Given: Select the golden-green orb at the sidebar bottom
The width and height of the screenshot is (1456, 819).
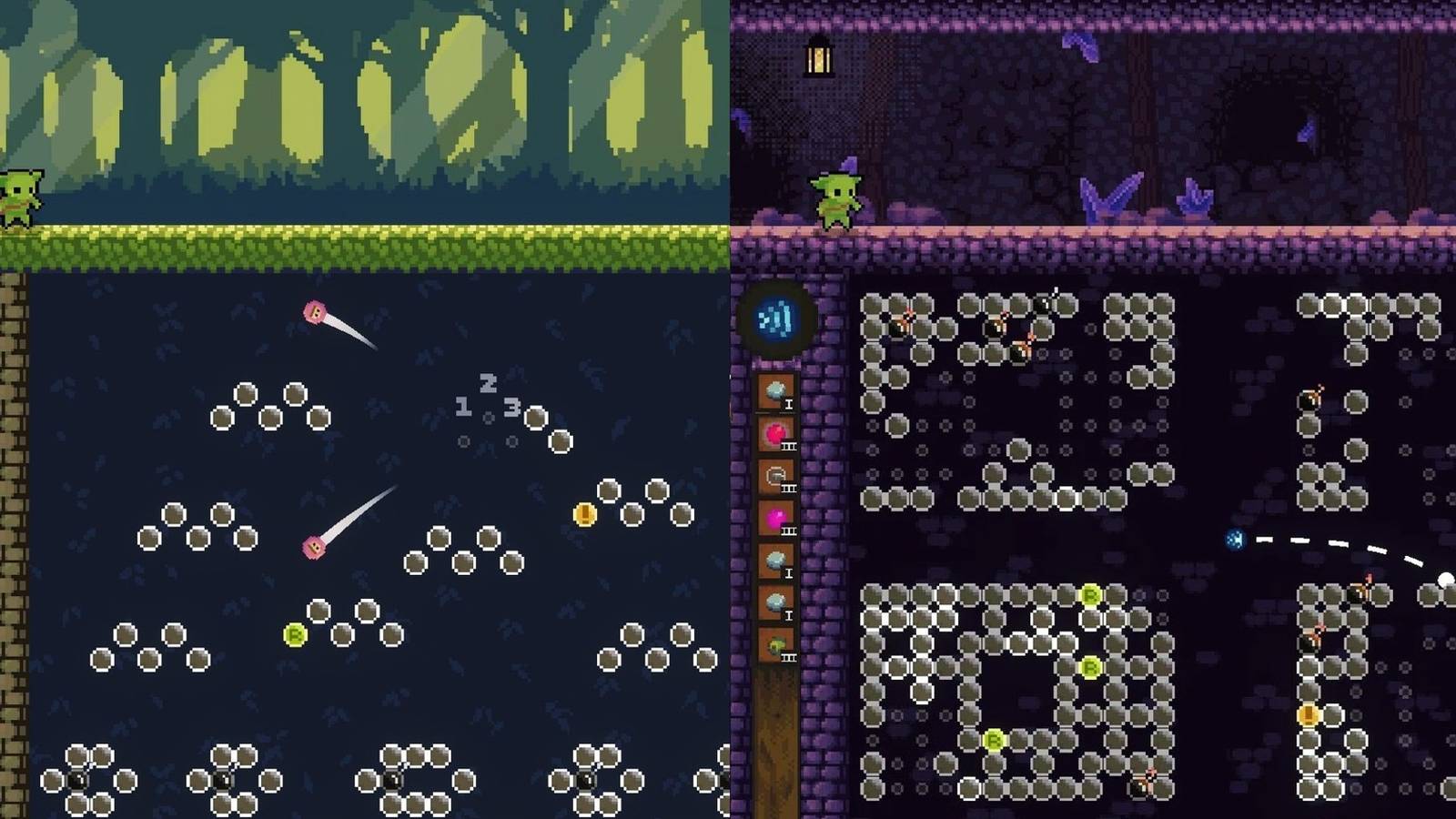Looking at the screenshot, I should pyautogui.click(x=777, y=644).
